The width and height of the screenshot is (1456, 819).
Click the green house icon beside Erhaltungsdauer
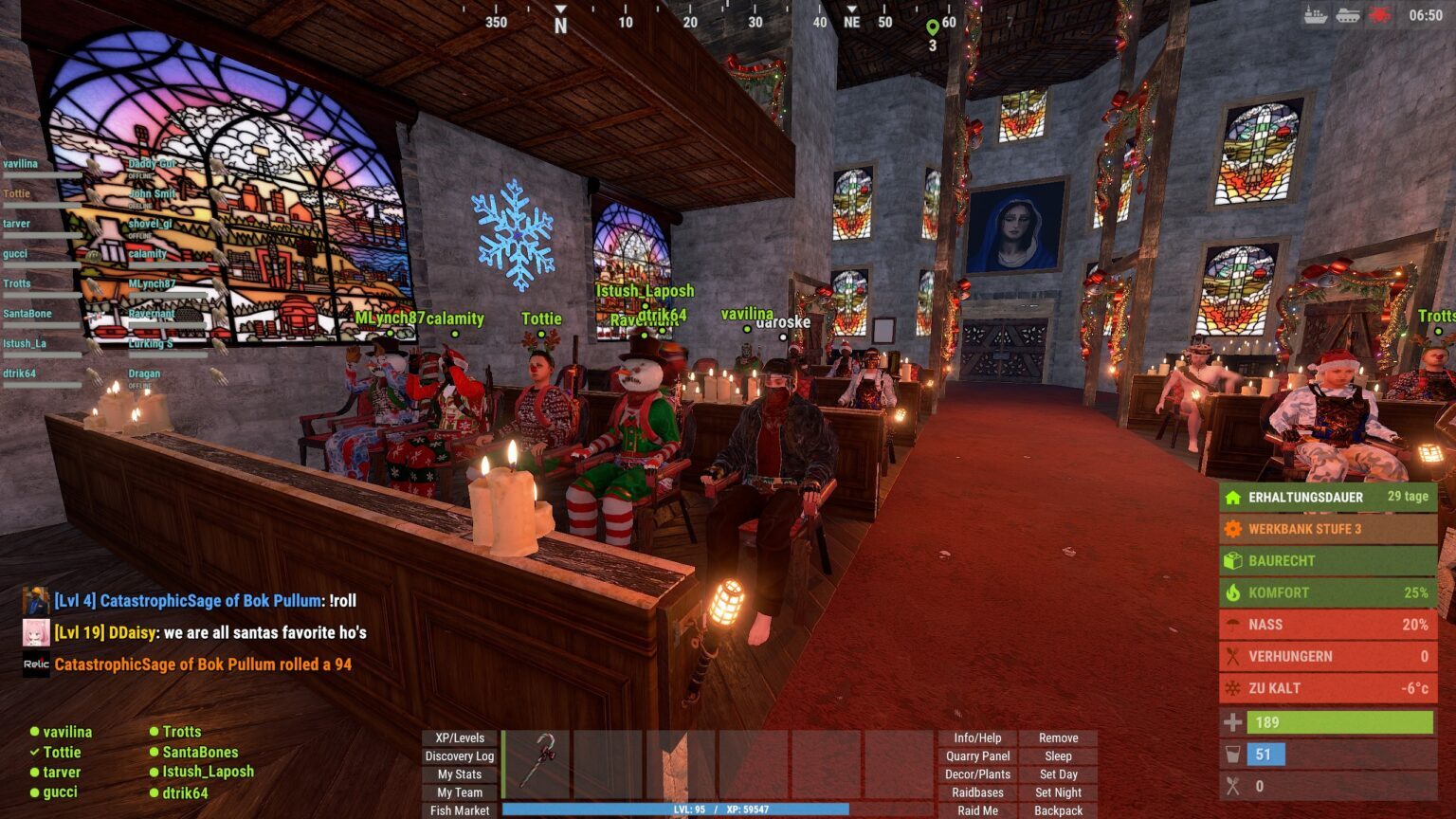pyautogui.click(x=1234, y=497)
